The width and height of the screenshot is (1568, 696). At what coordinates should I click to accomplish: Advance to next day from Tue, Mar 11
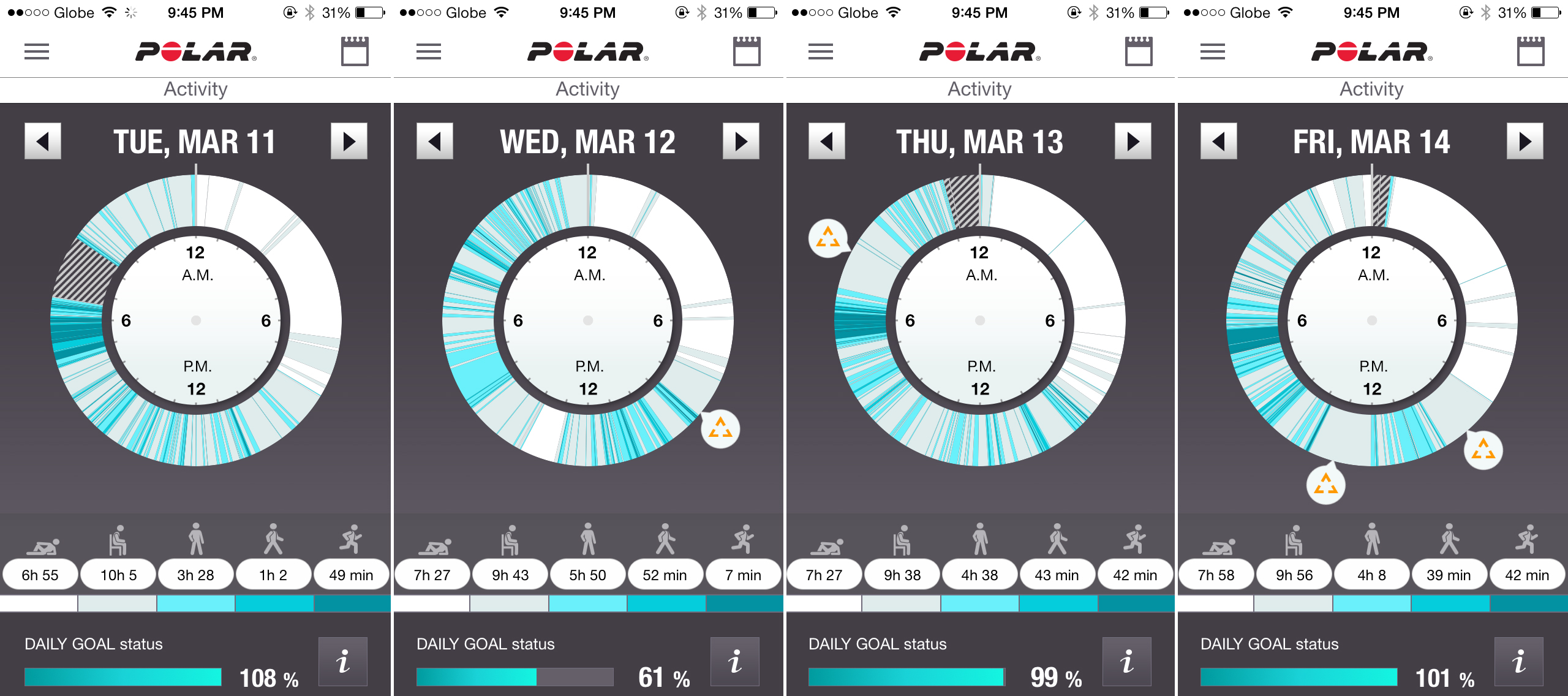point(349,142)
